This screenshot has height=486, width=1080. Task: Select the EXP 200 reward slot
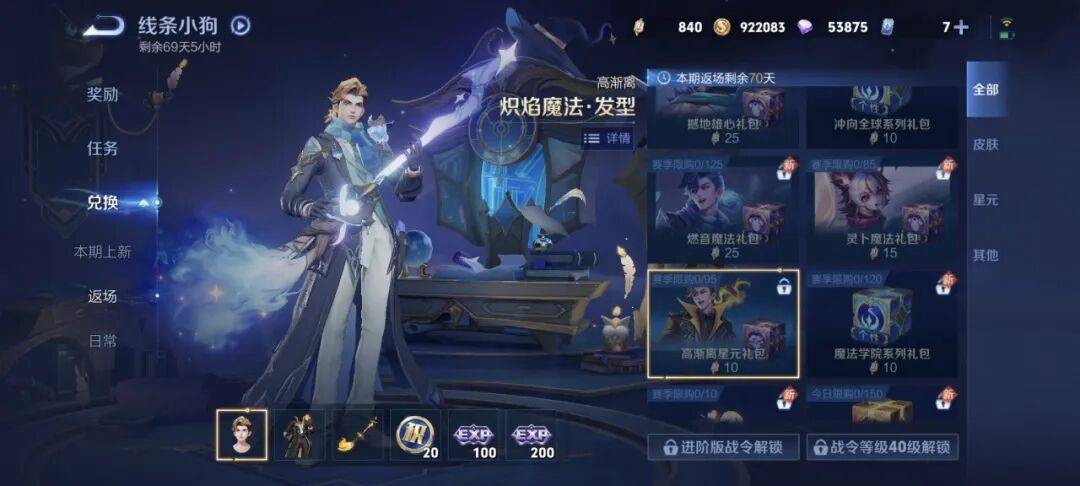pos(531,435)
